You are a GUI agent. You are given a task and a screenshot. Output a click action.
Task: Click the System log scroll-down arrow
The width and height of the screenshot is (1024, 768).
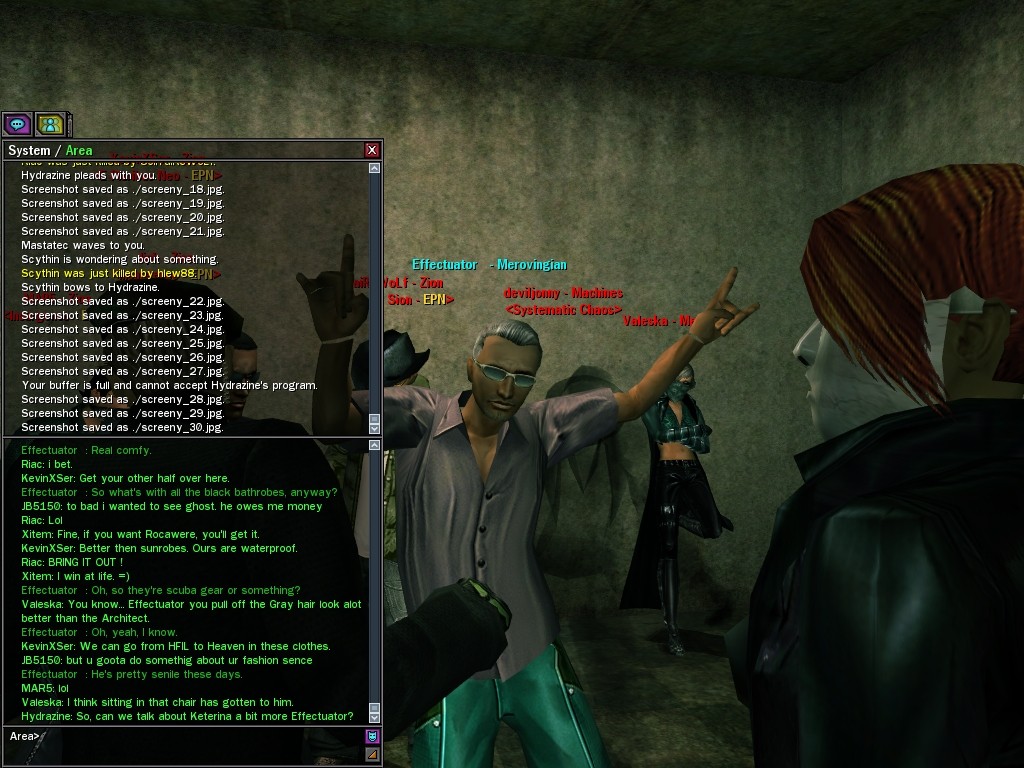click(x=375, y=427)
